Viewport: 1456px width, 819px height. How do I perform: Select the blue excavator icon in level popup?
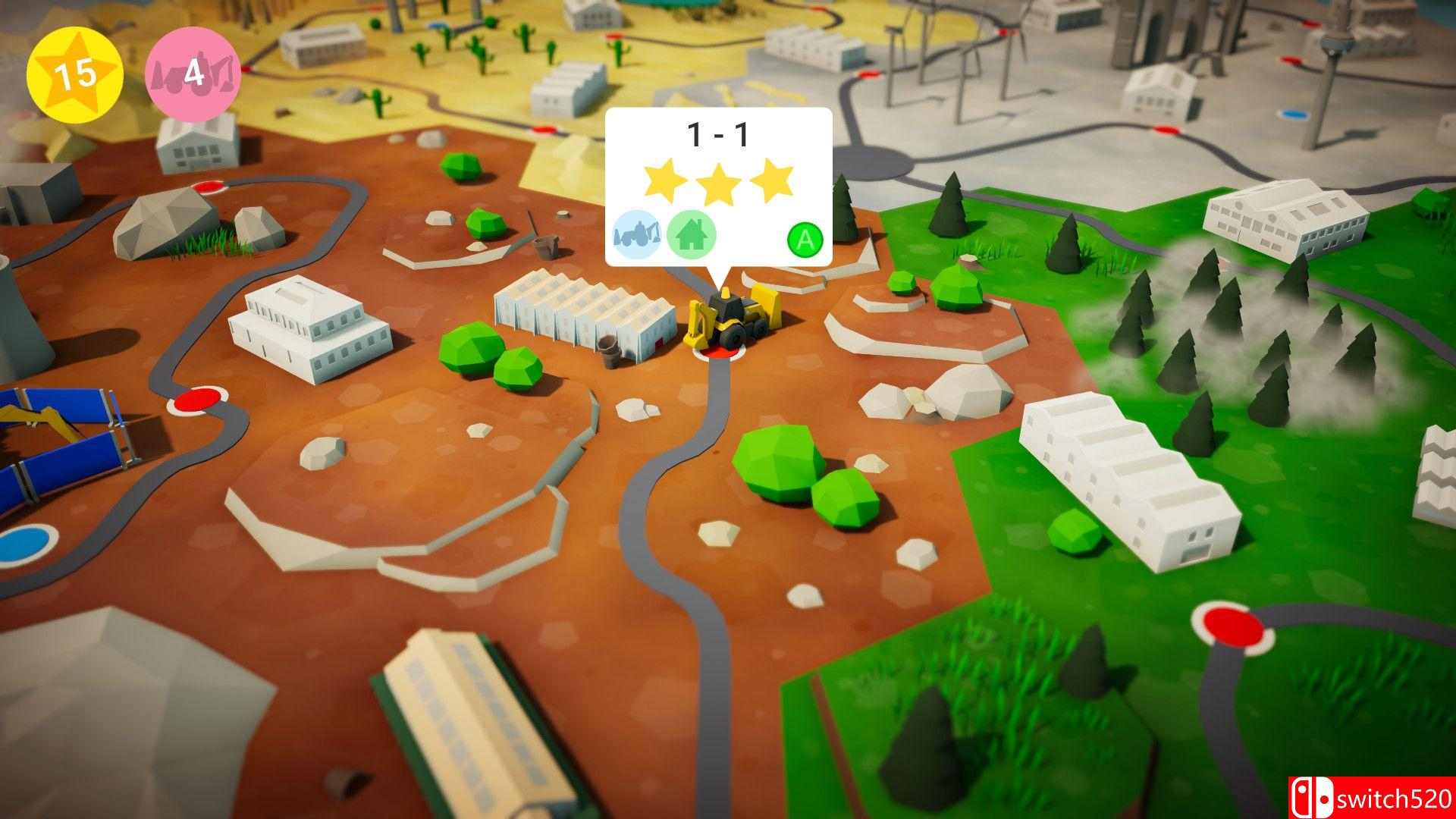[x=639, y=236]
